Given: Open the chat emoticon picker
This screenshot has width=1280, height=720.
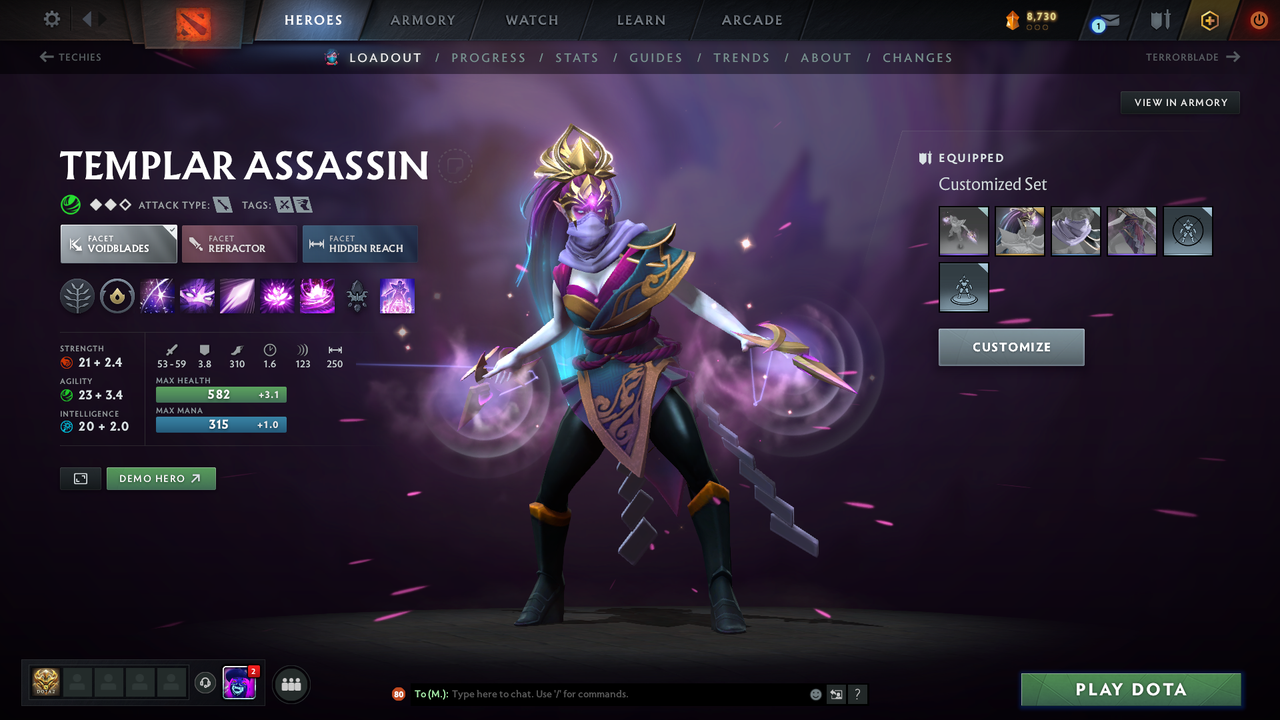Looking at the screenshot, I should (815, 693).
